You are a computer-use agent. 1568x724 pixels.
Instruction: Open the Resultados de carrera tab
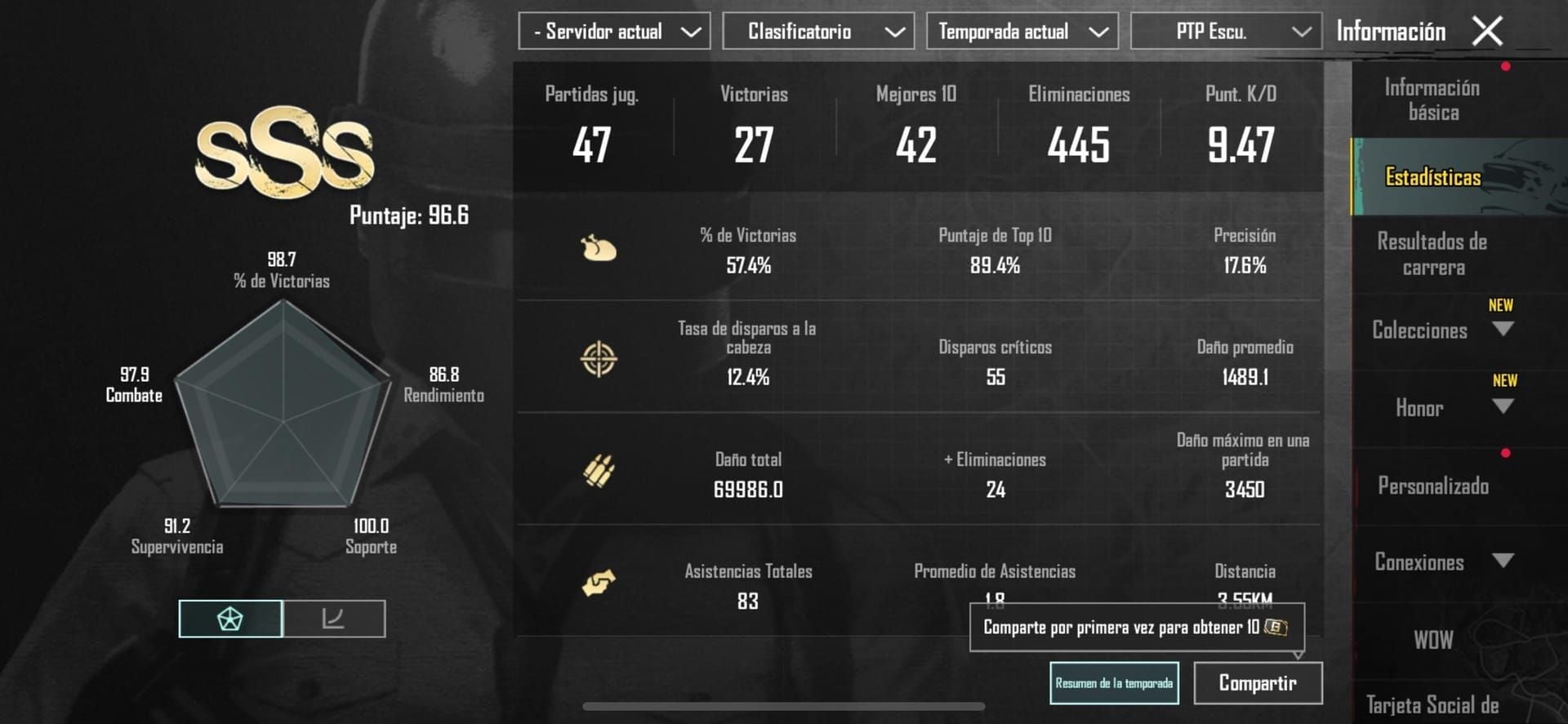(x=1432, y=254)
